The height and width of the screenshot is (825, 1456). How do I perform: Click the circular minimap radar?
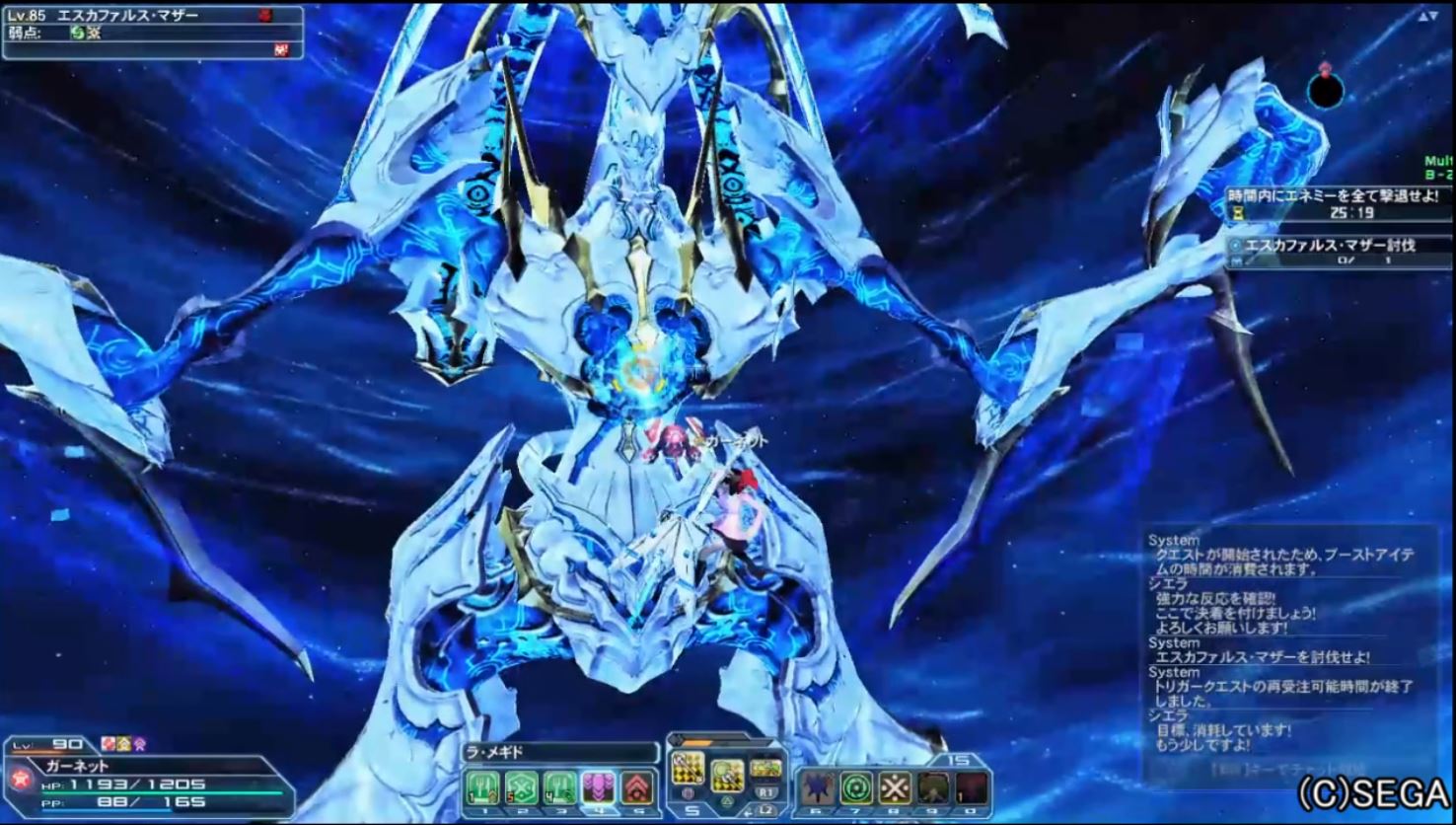tap(1326, 90)
